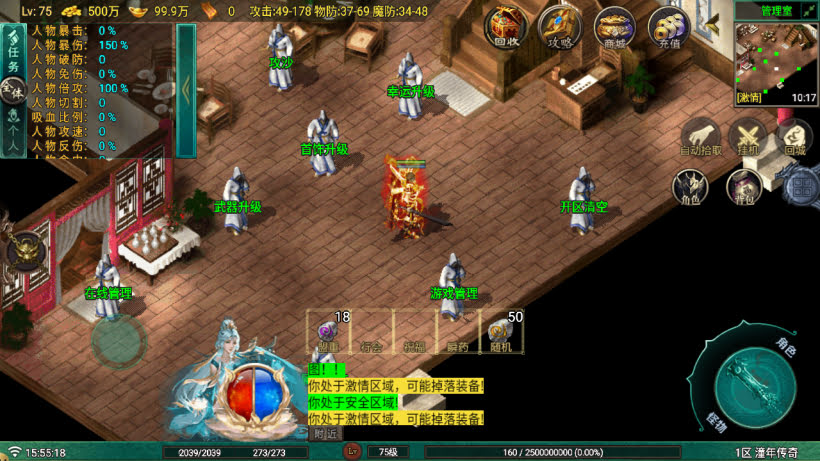Use 回城 return to town
Image resolution: width=820 pixels, height=461 pixels.
(795, 137)
